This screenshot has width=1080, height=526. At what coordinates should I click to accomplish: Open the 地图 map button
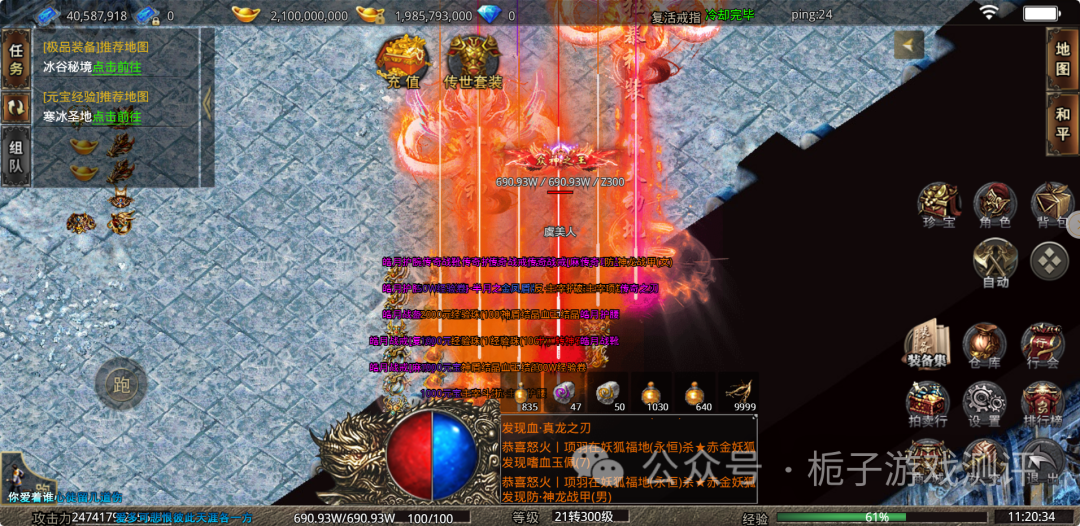[x=1062, y=59]
